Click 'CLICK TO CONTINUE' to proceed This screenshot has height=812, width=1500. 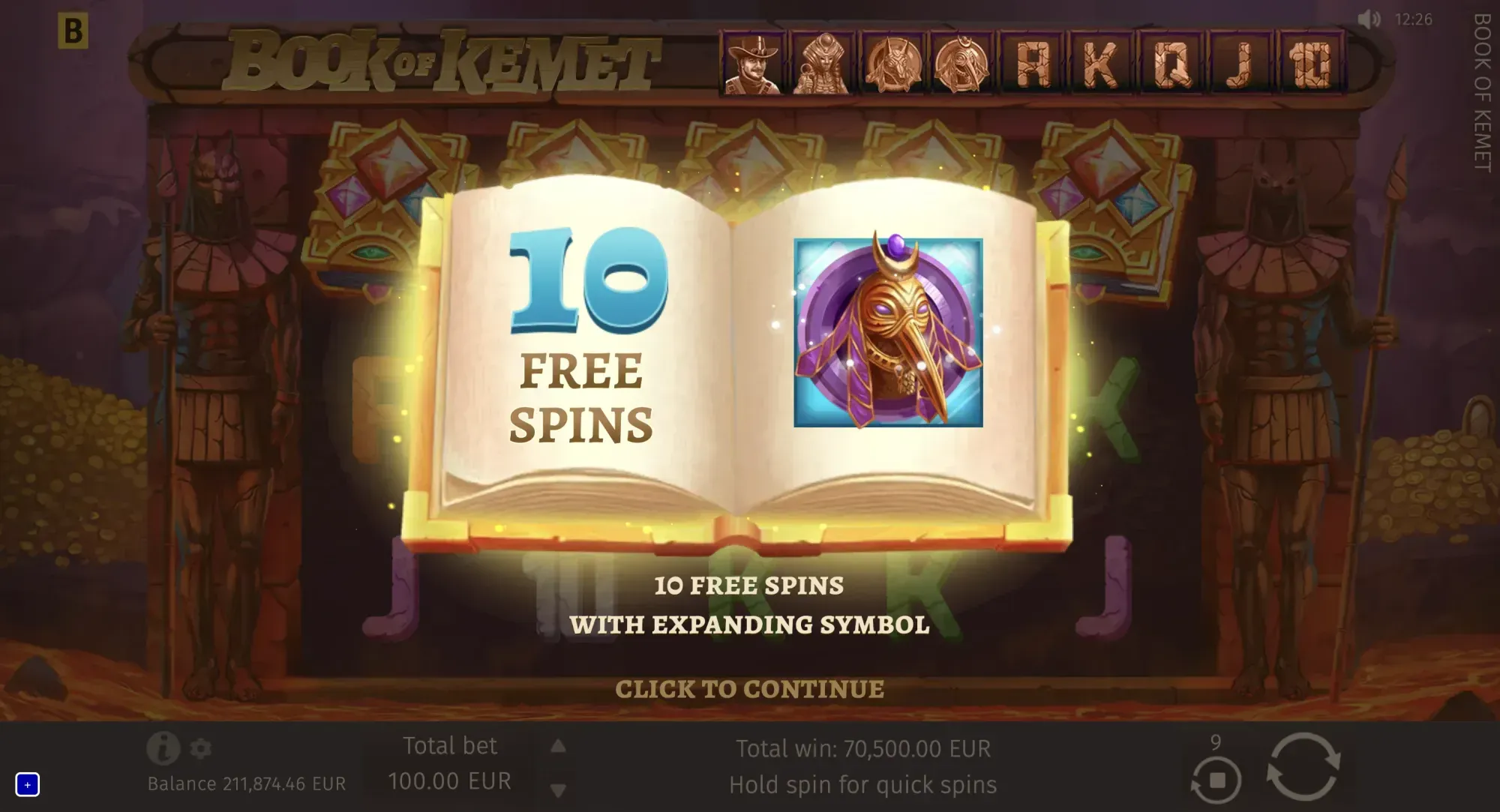751,688
